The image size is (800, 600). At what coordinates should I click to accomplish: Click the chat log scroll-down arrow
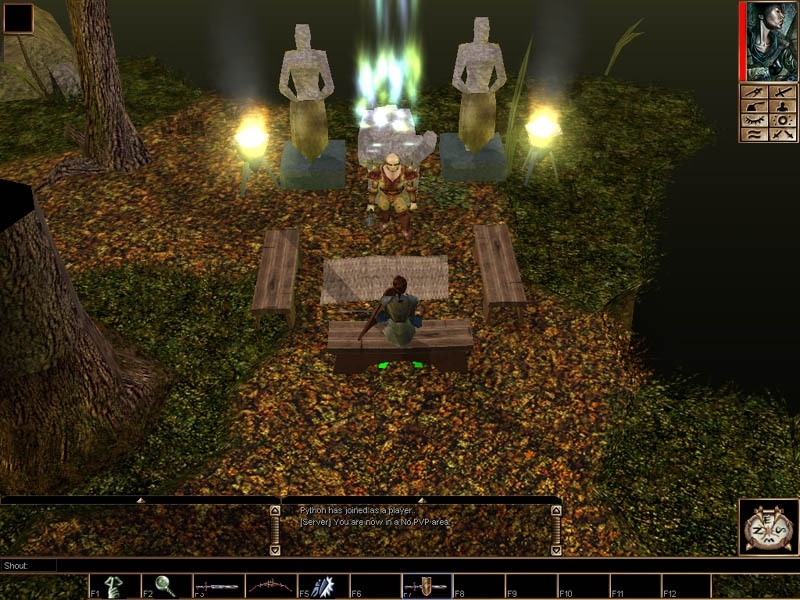click(x=275, y=548)
